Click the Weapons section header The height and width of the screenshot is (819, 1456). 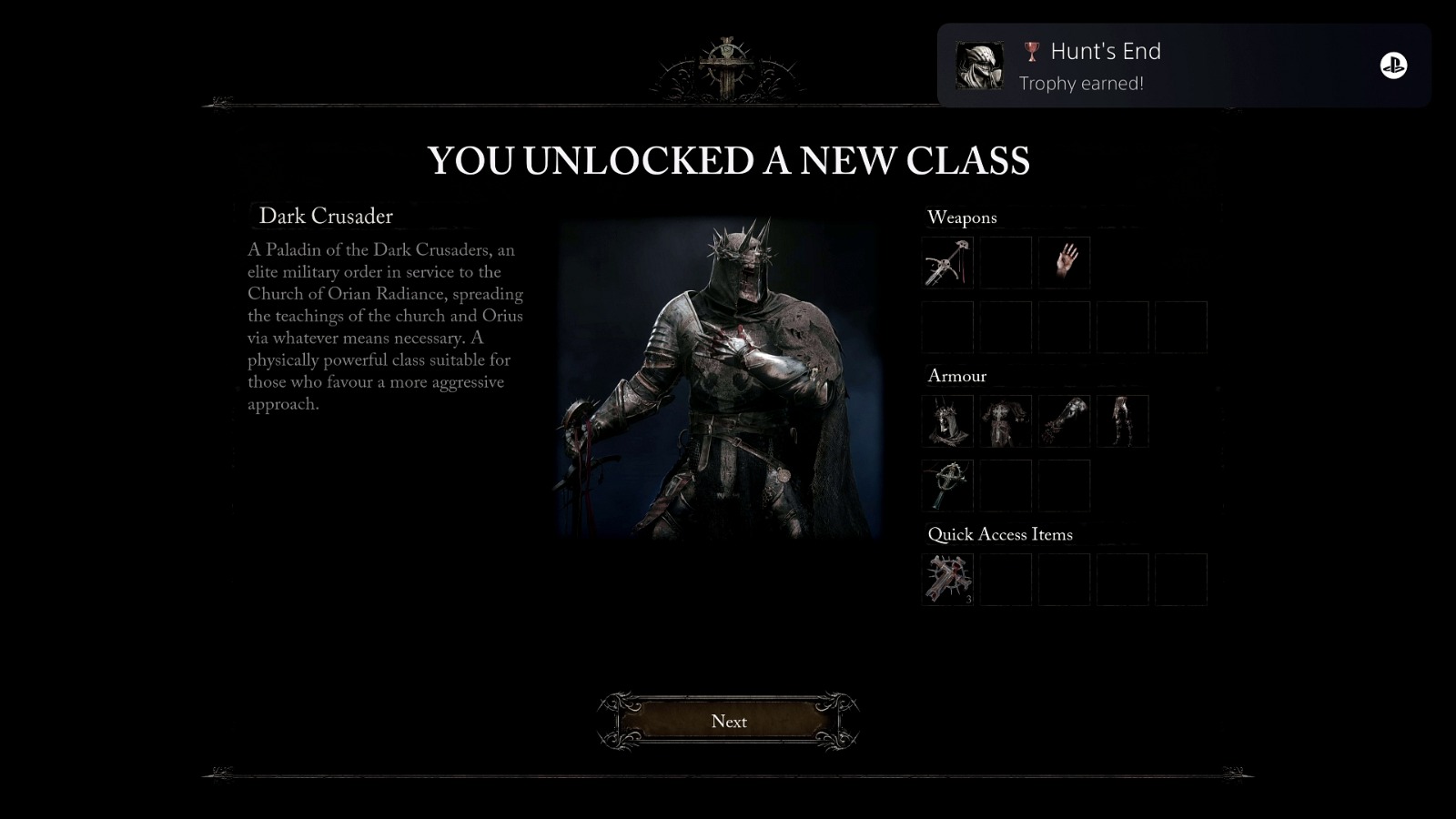(x=962, y=217)
